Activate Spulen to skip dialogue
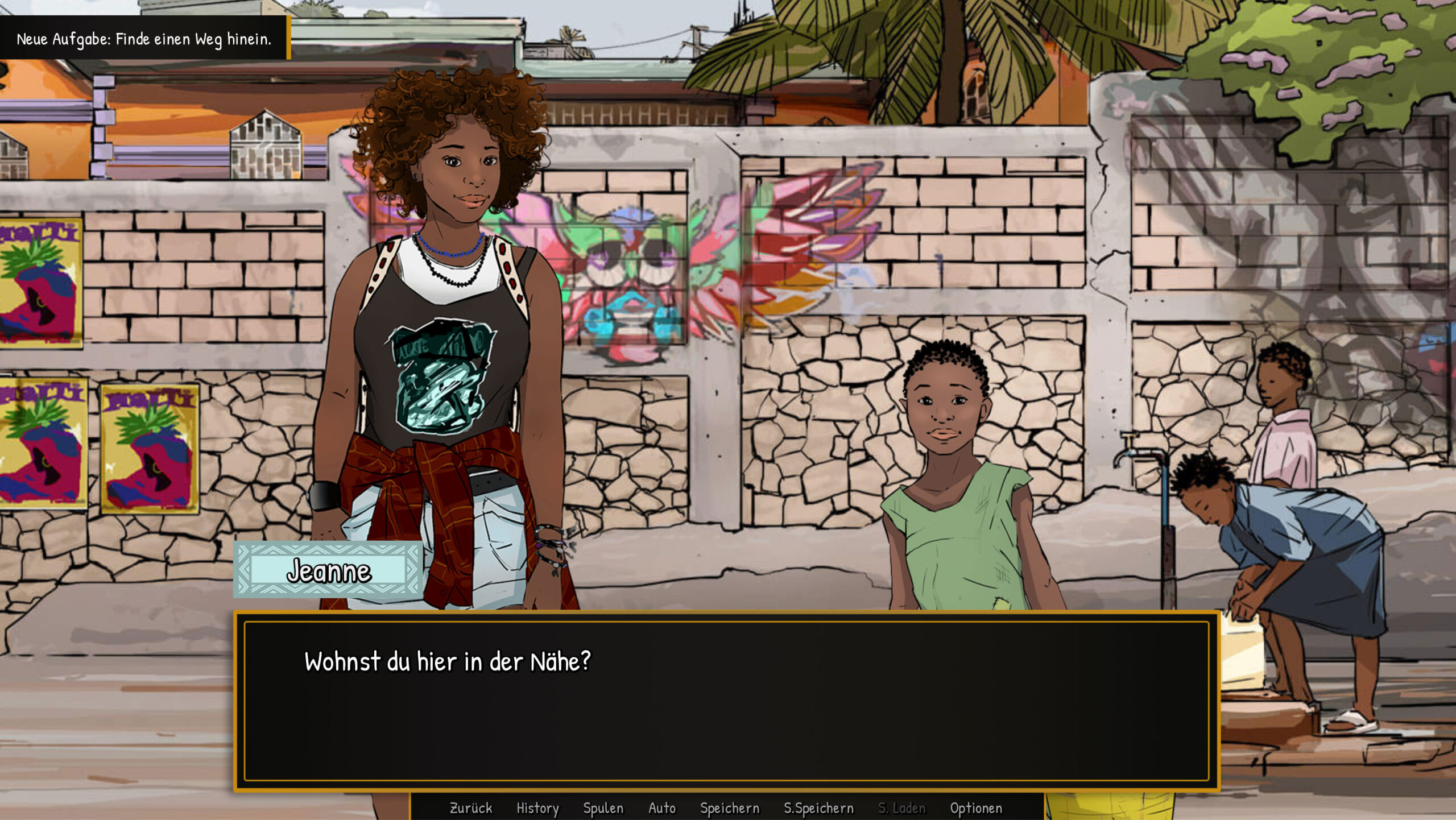 point(603,808)
